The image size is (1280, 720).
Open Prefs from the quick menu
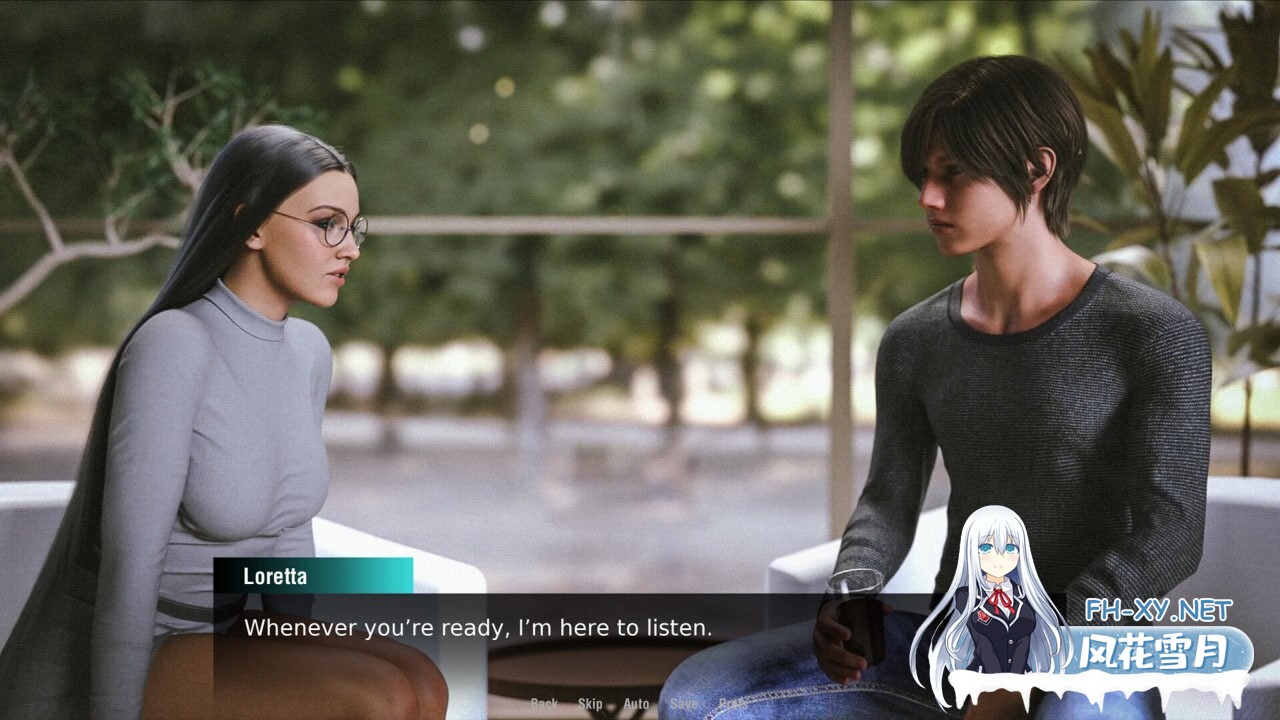(x=732, y=704)
